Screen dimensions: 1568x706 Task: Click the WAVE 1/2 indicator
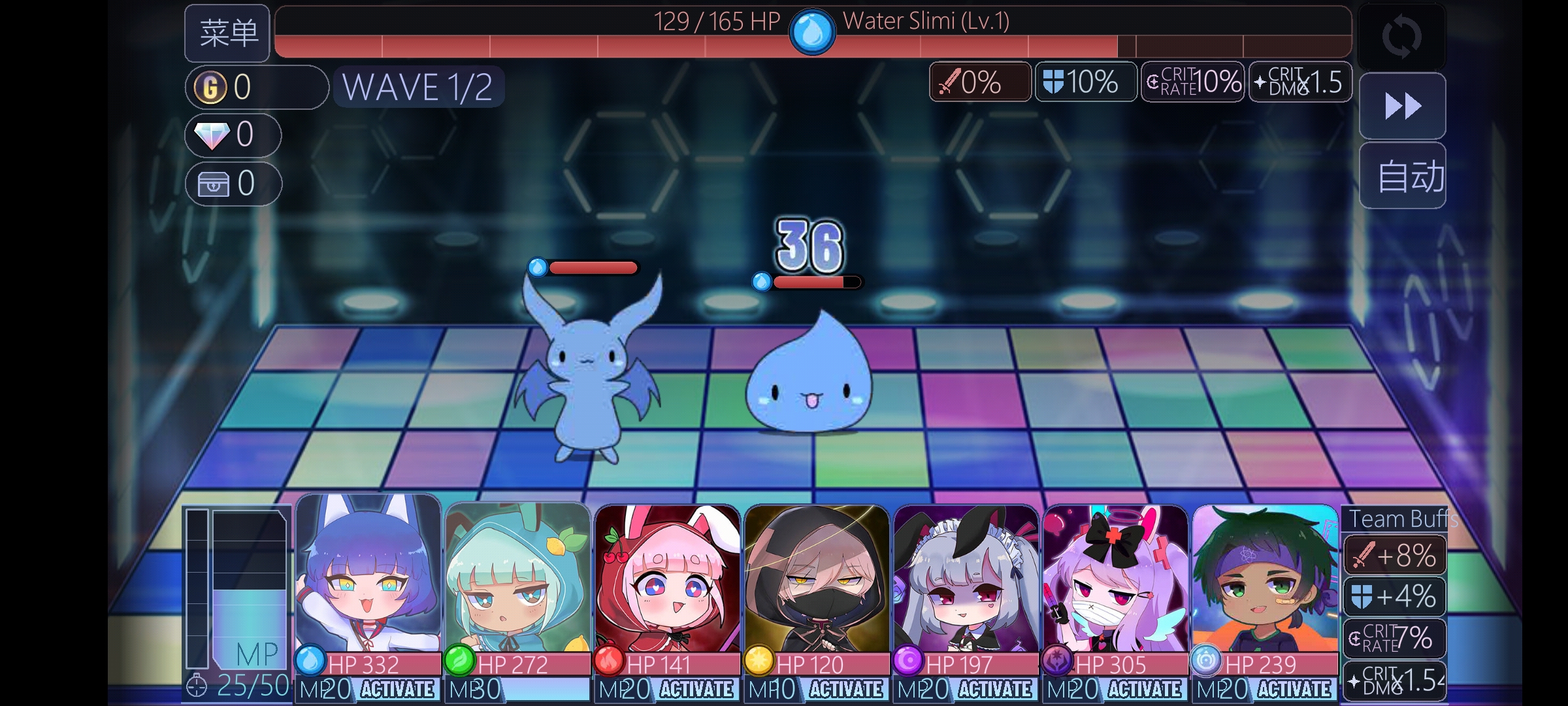pyautogui.click(x=417, y=87)
